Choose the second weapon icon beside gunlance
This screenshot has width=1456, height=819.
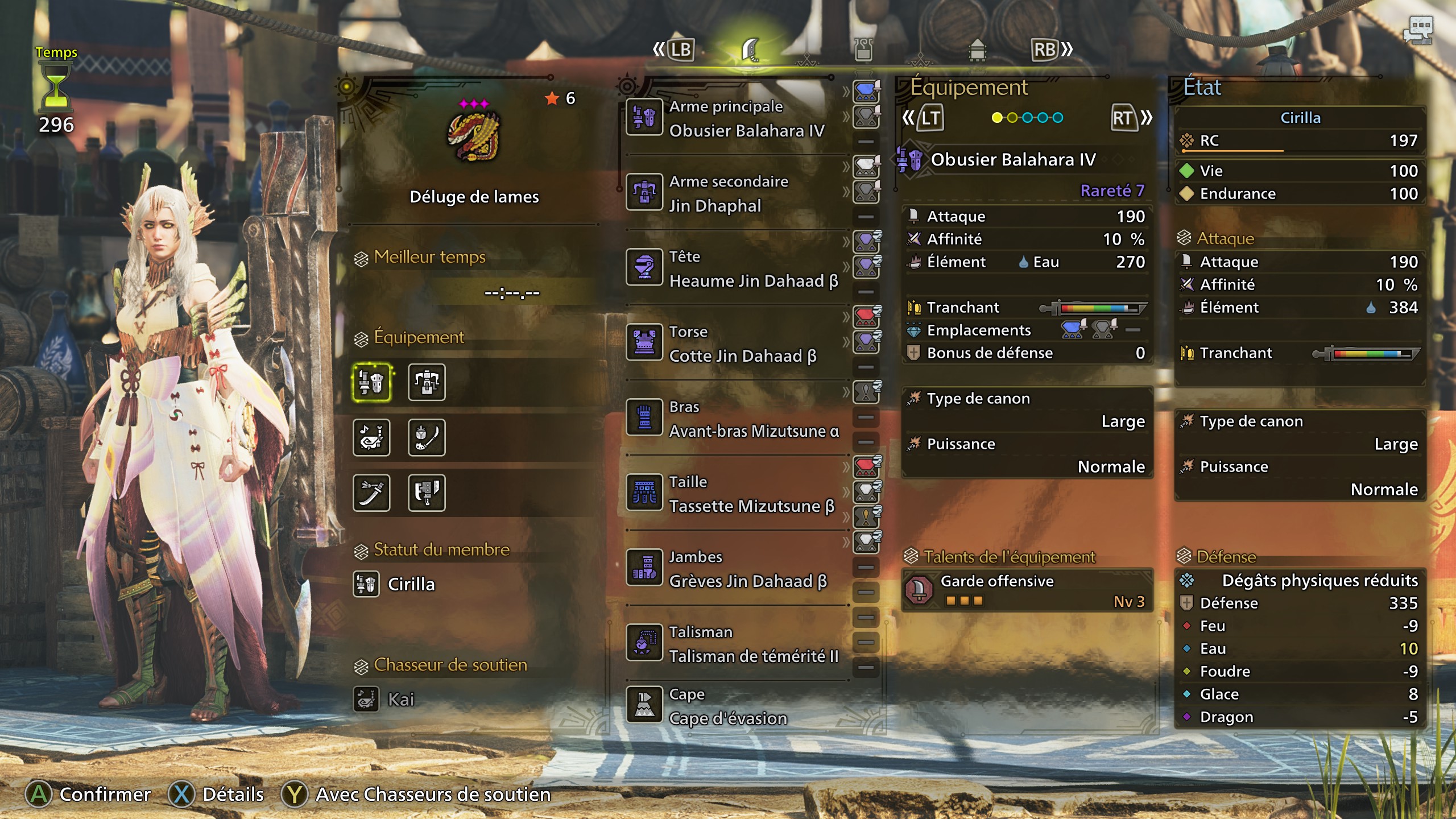click(x=427, y=382)
